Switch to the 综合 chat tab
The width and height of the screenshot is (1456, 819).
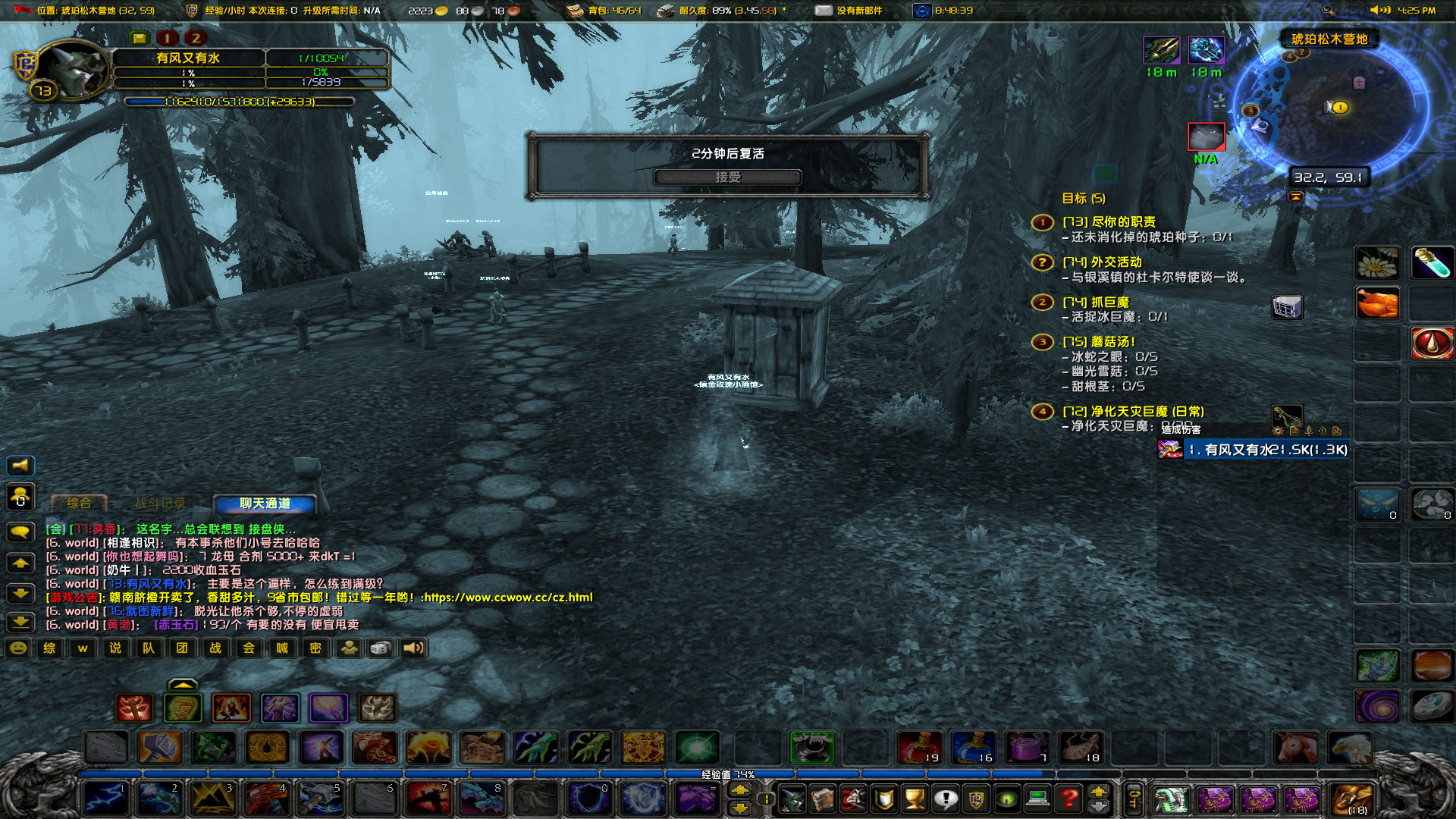click(x=80, y=503)
